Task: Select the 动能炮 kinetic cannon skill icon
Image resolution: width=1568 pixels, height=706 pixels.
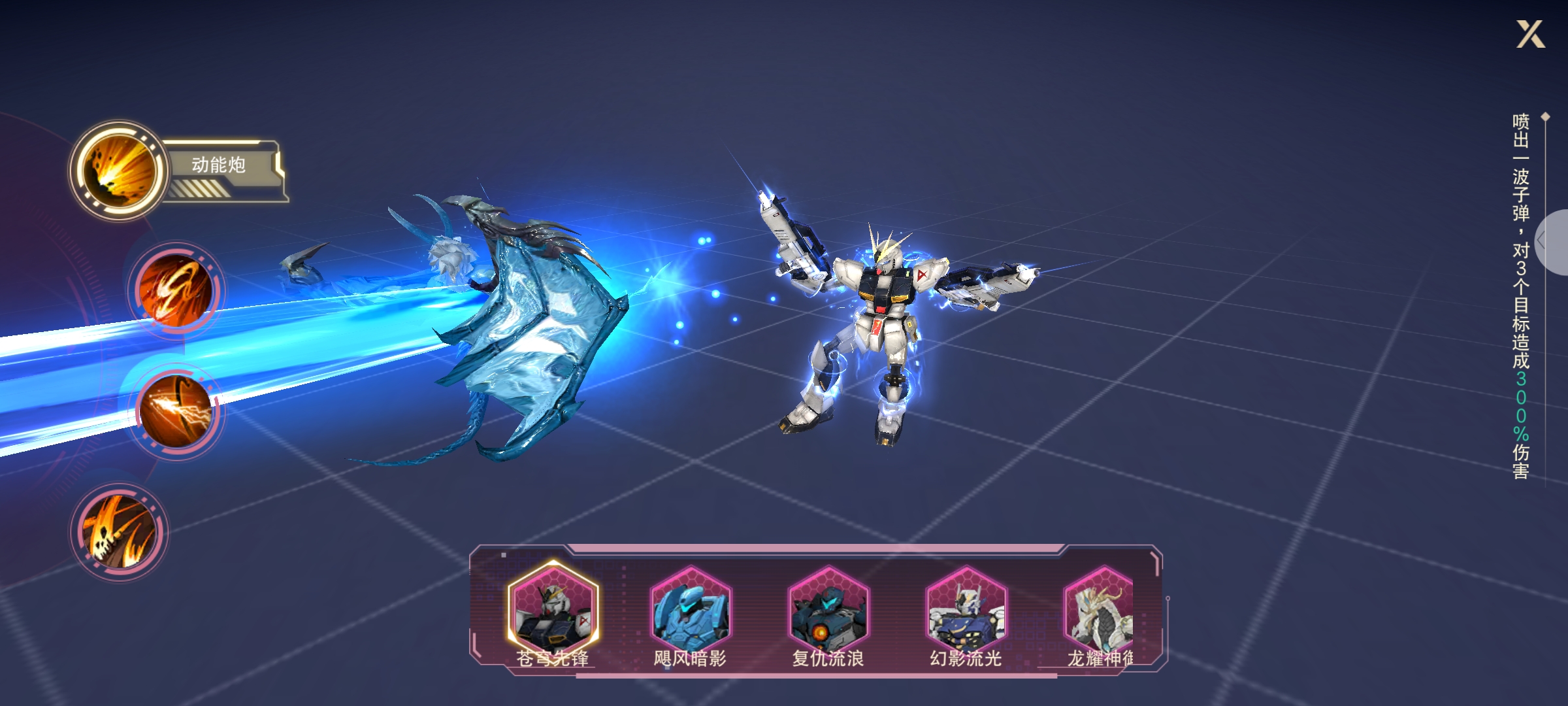Action: point(119,169)
